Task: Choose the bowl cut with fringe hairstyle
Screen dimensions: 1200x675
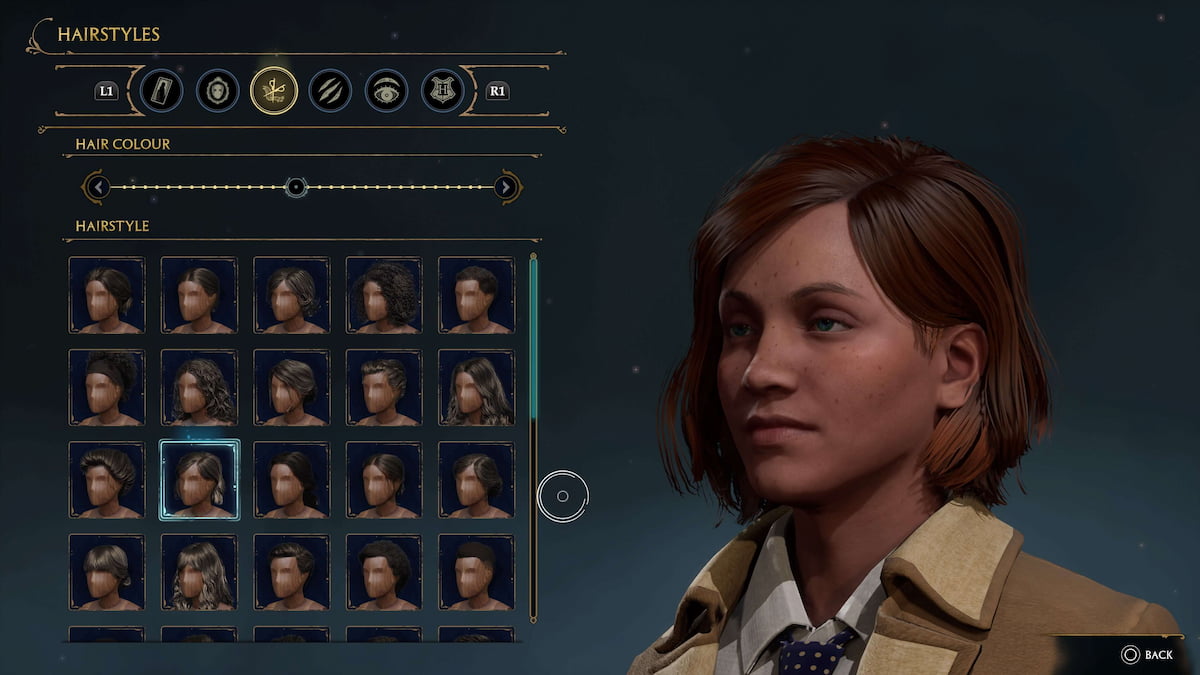Action: (107, 572)
